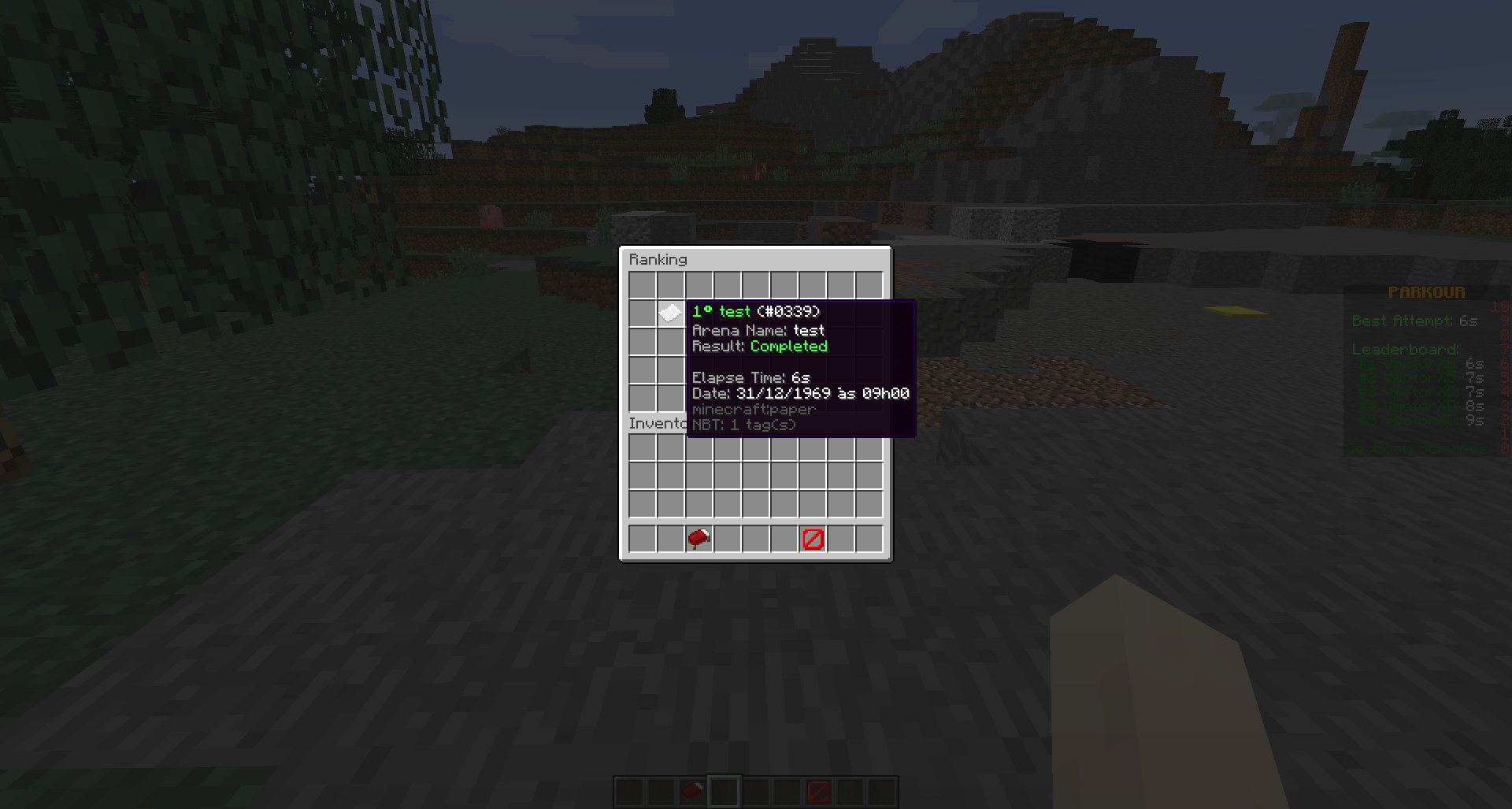
Task: Click the Best Attempt 6s entry
Action: (x=1414, y=320)
